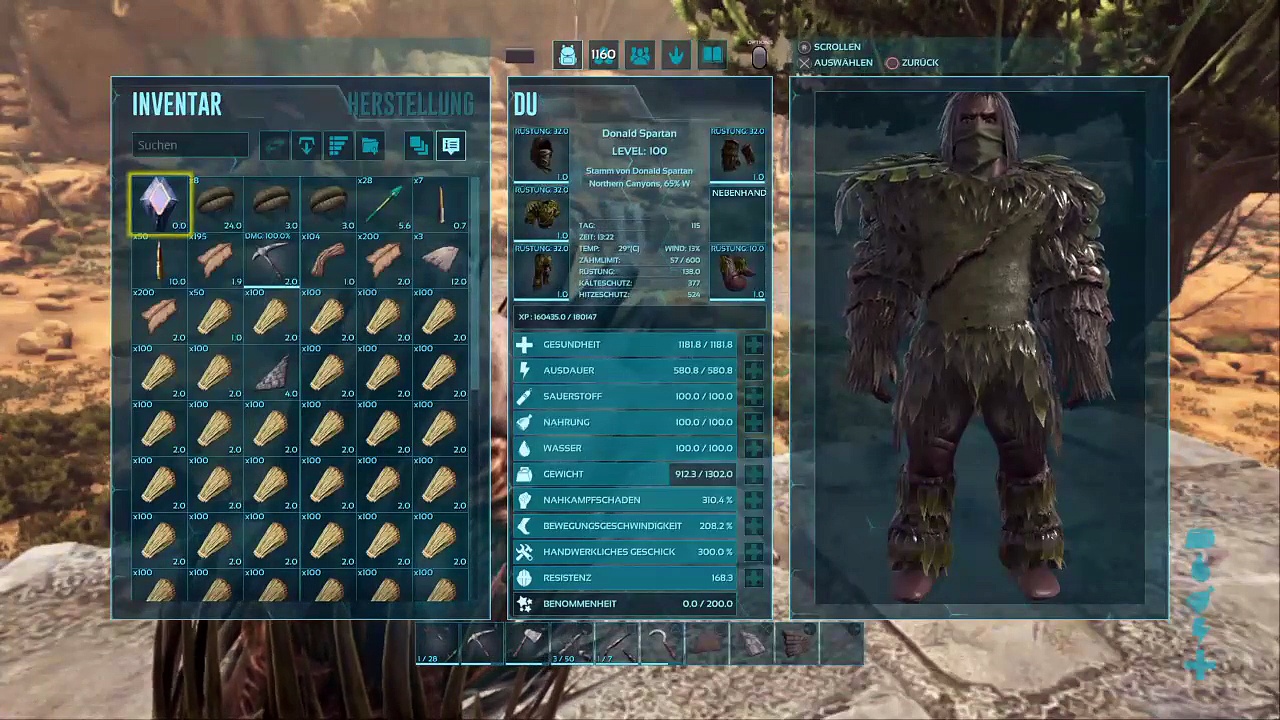Select the equipped ghillie chestpiece slot

541,213
